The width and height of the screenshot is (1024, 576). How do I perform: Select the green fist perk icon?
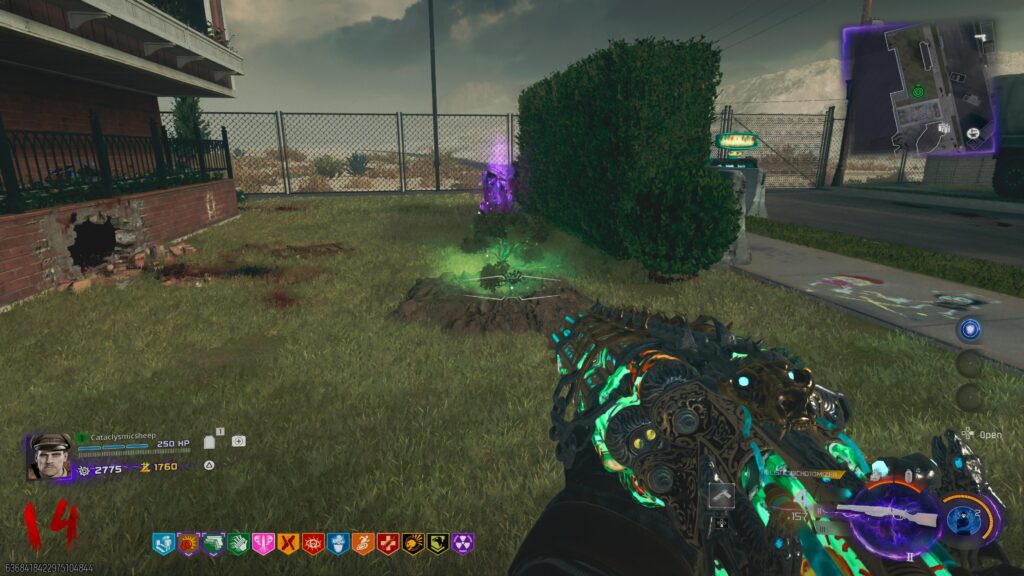(238, 543)
